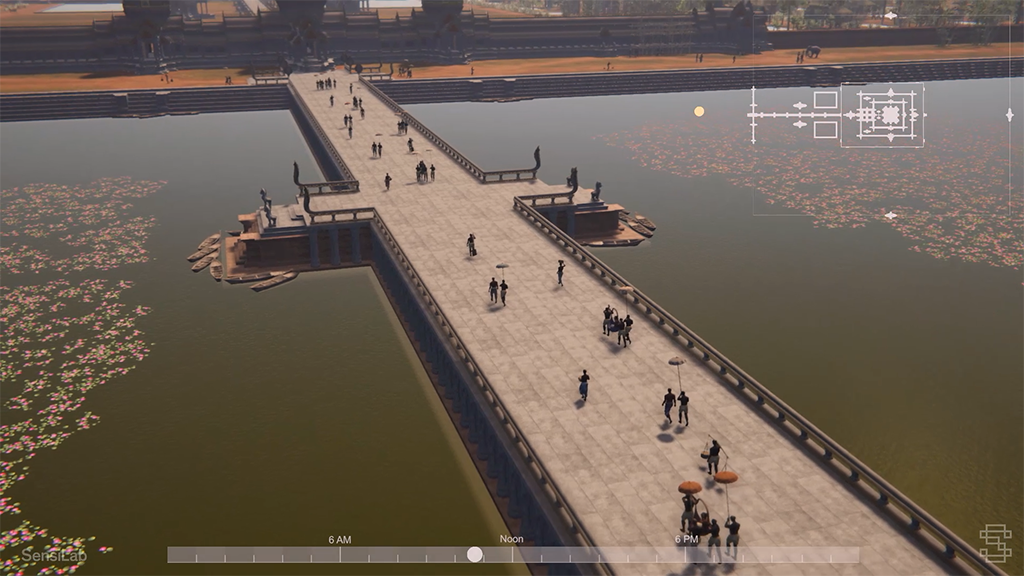Choose the north gate marker on the map
This screenshot has width=1024, height=576.
pyautogui.click(x=890, y=16)
